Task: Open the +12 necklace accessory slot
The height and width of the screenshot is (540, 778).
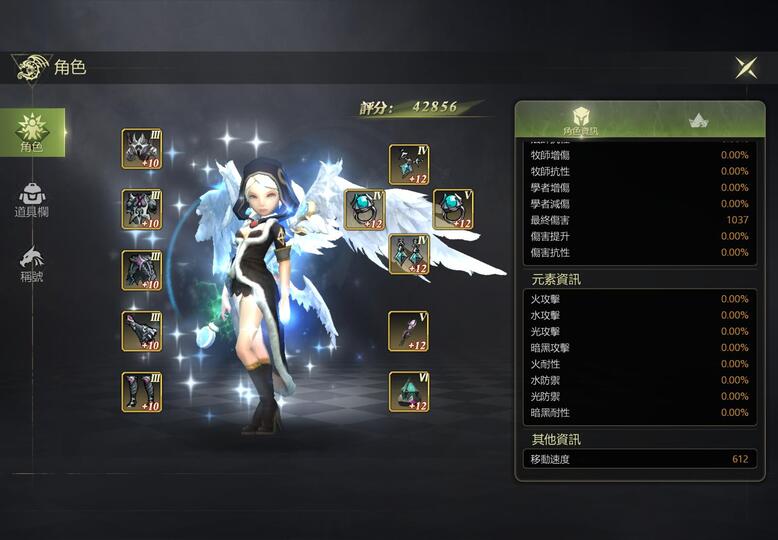Action: coord(409,165)
